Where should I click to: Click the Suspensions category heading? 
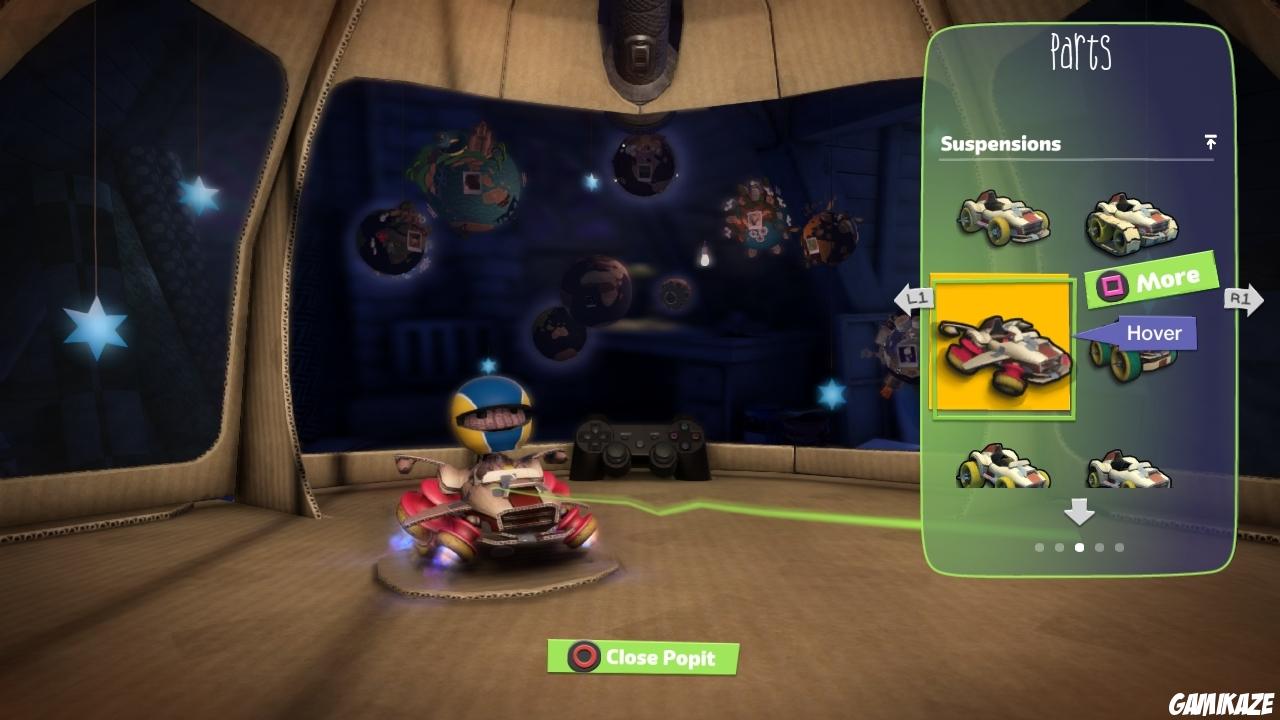click(999, 143)
